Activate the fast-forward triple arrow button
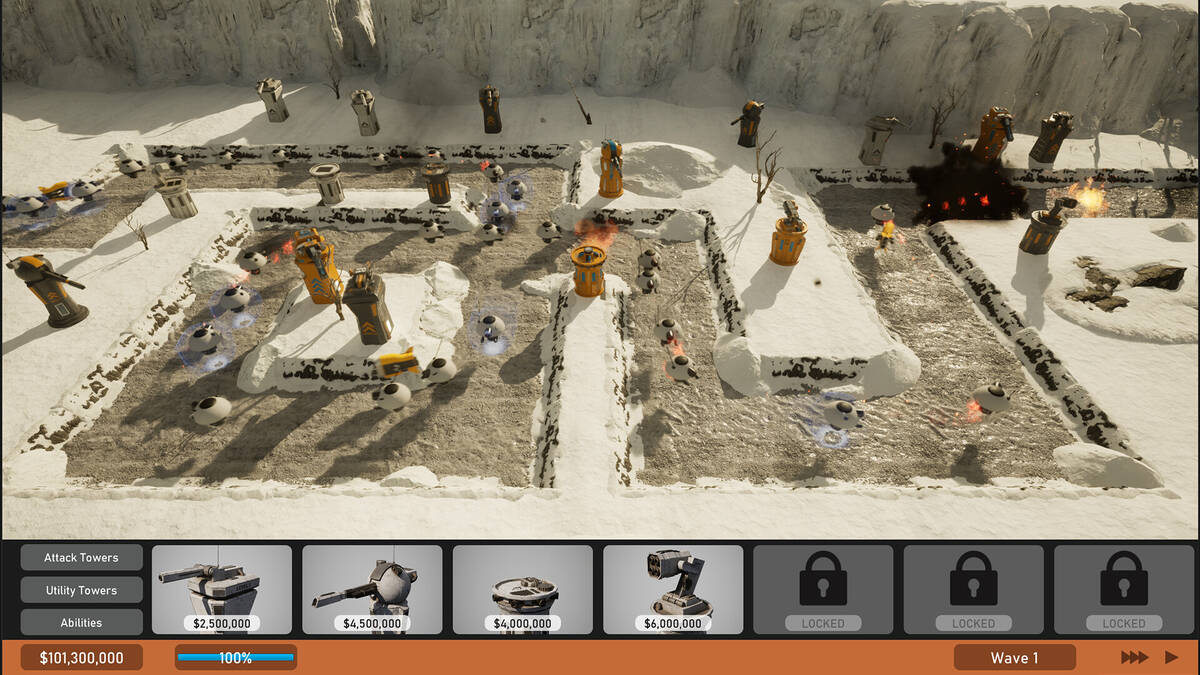 coord(1134,657)
